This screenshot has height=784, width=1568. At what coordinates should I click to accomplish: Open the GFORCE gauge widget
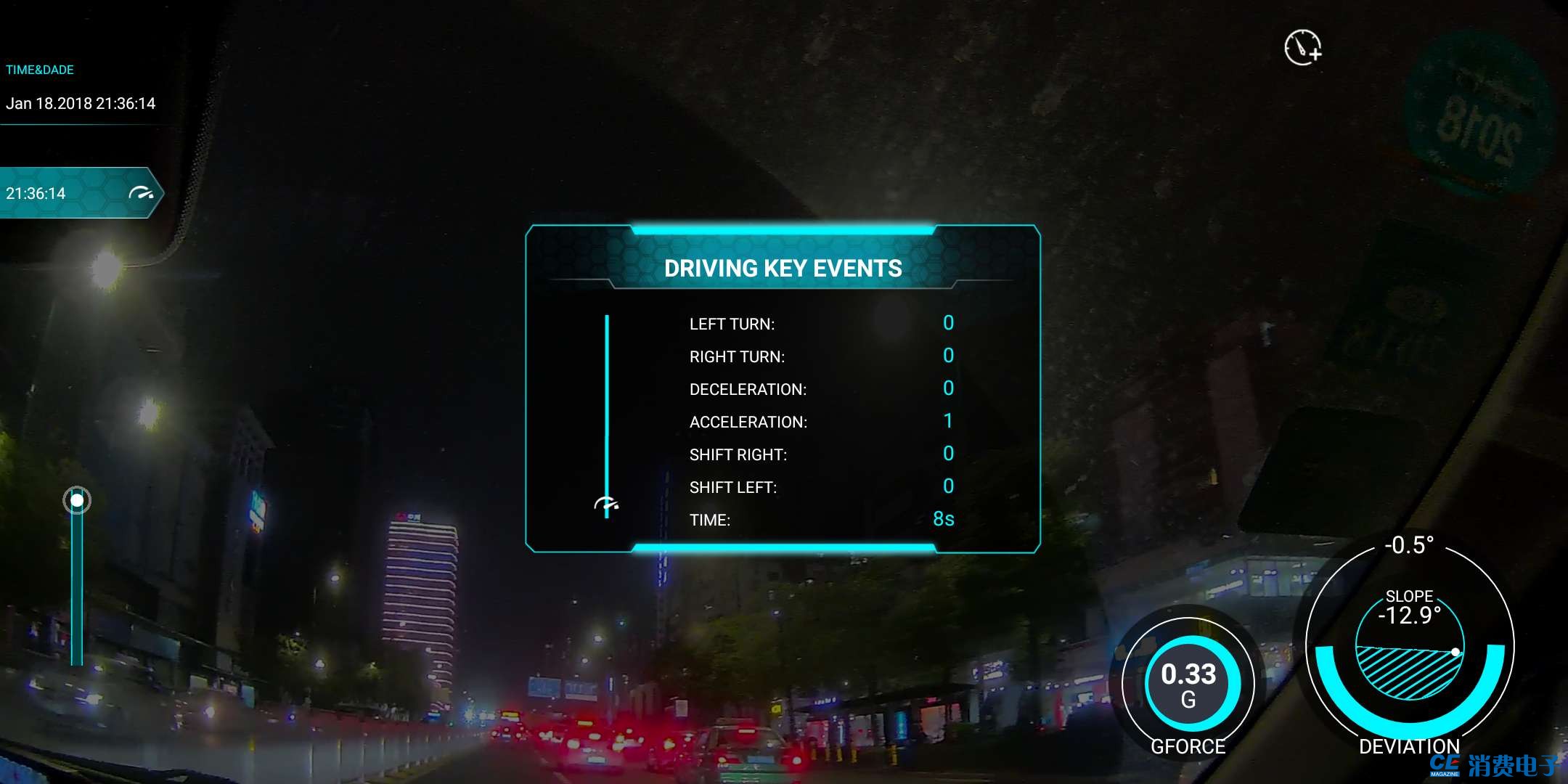pos(1188,683)
